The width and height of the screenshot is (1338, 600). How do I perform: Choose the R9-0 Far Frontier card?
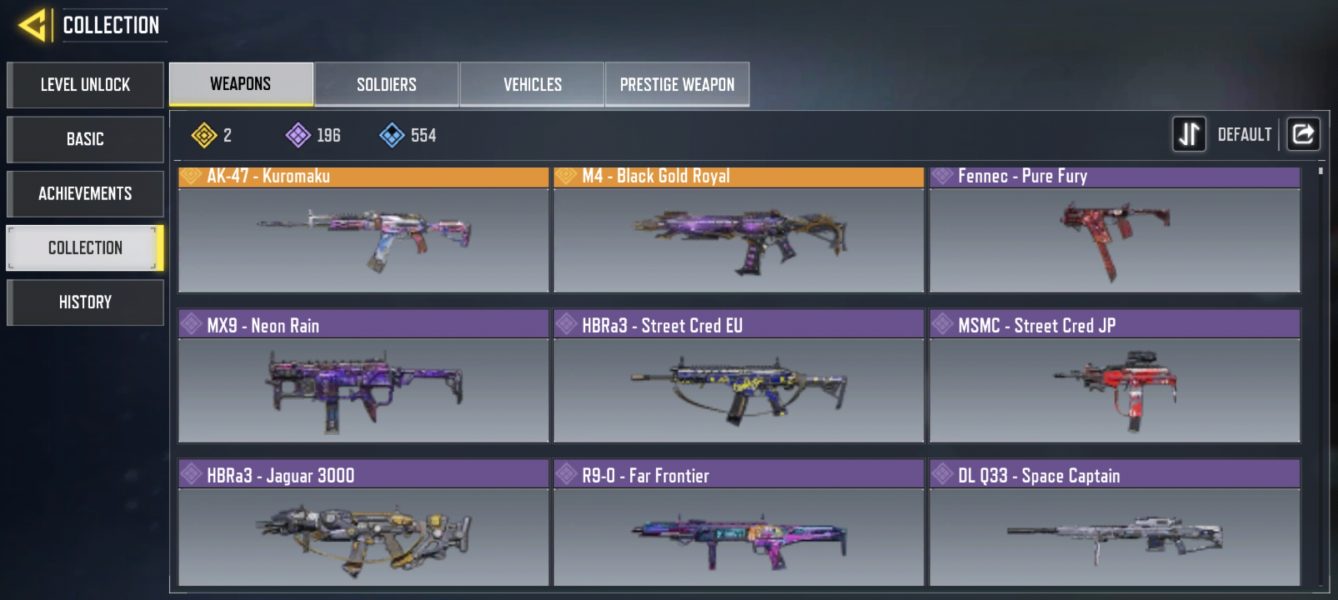pyautogui.click(x=738, y=524)
